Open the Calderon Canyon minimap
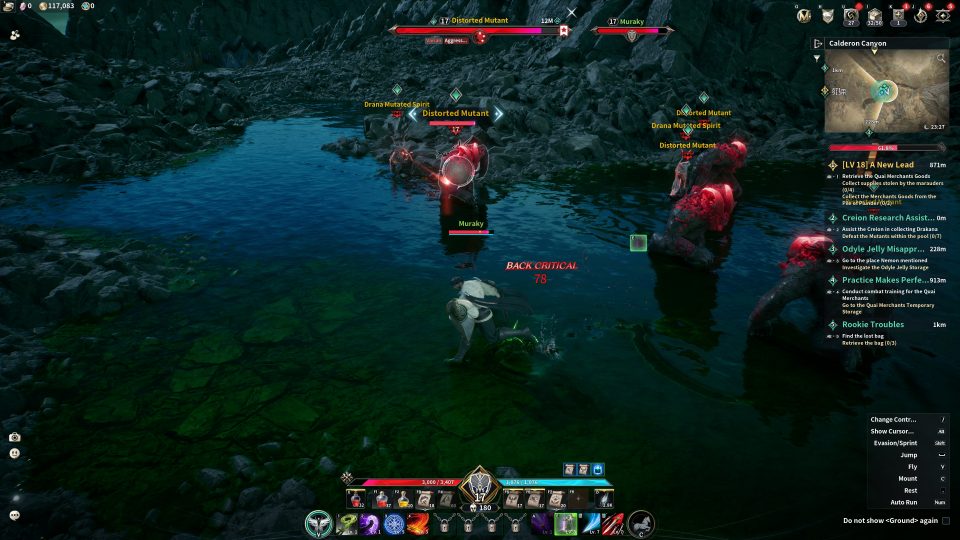960x540 pixels. click(886, 94)
